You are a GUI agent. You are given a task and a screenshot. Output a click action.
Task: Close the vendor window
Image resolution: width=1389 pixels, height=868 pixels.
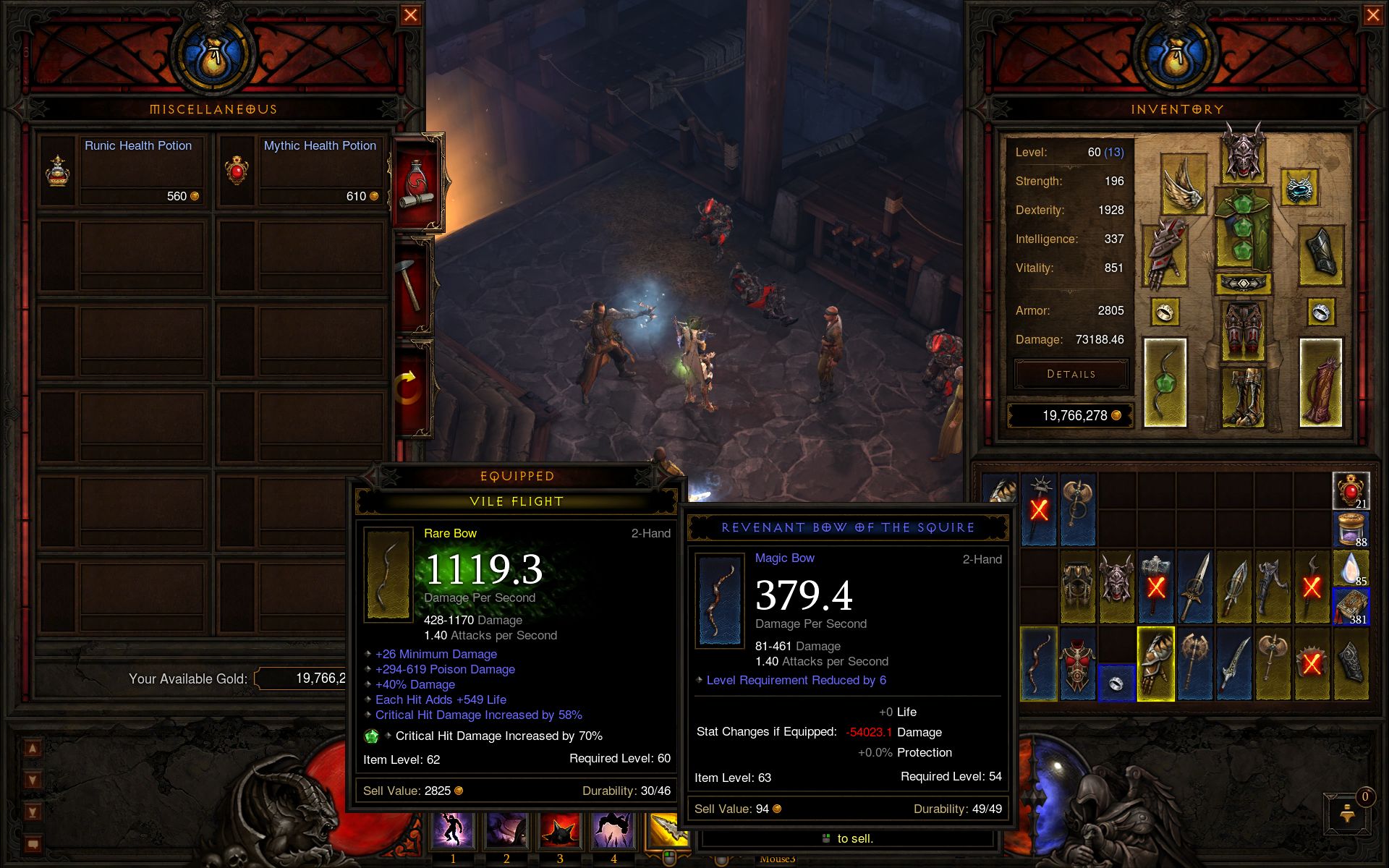point(410,15)
